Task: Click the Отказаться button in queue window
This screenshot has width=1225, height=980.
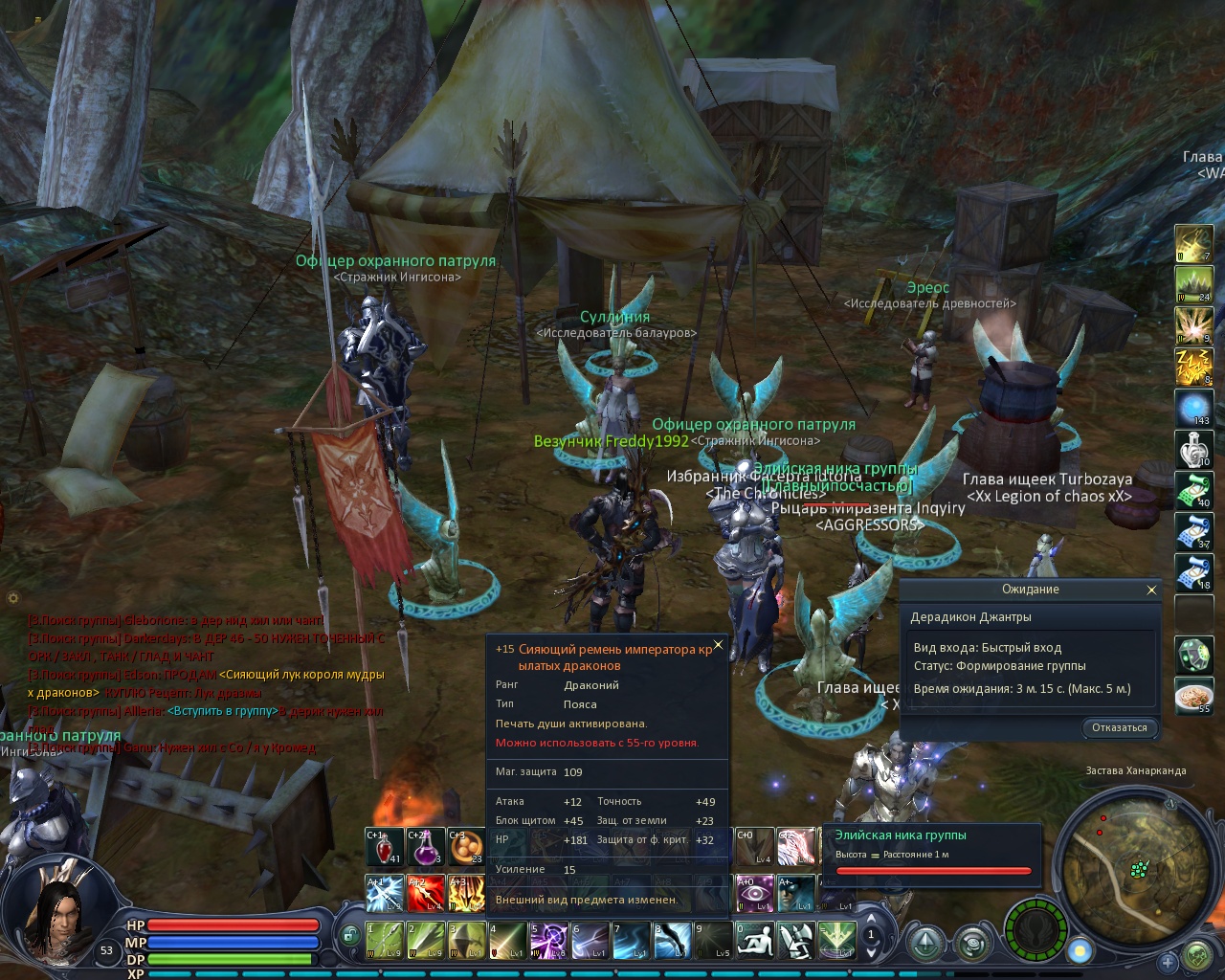Action: coord(1119,727)
